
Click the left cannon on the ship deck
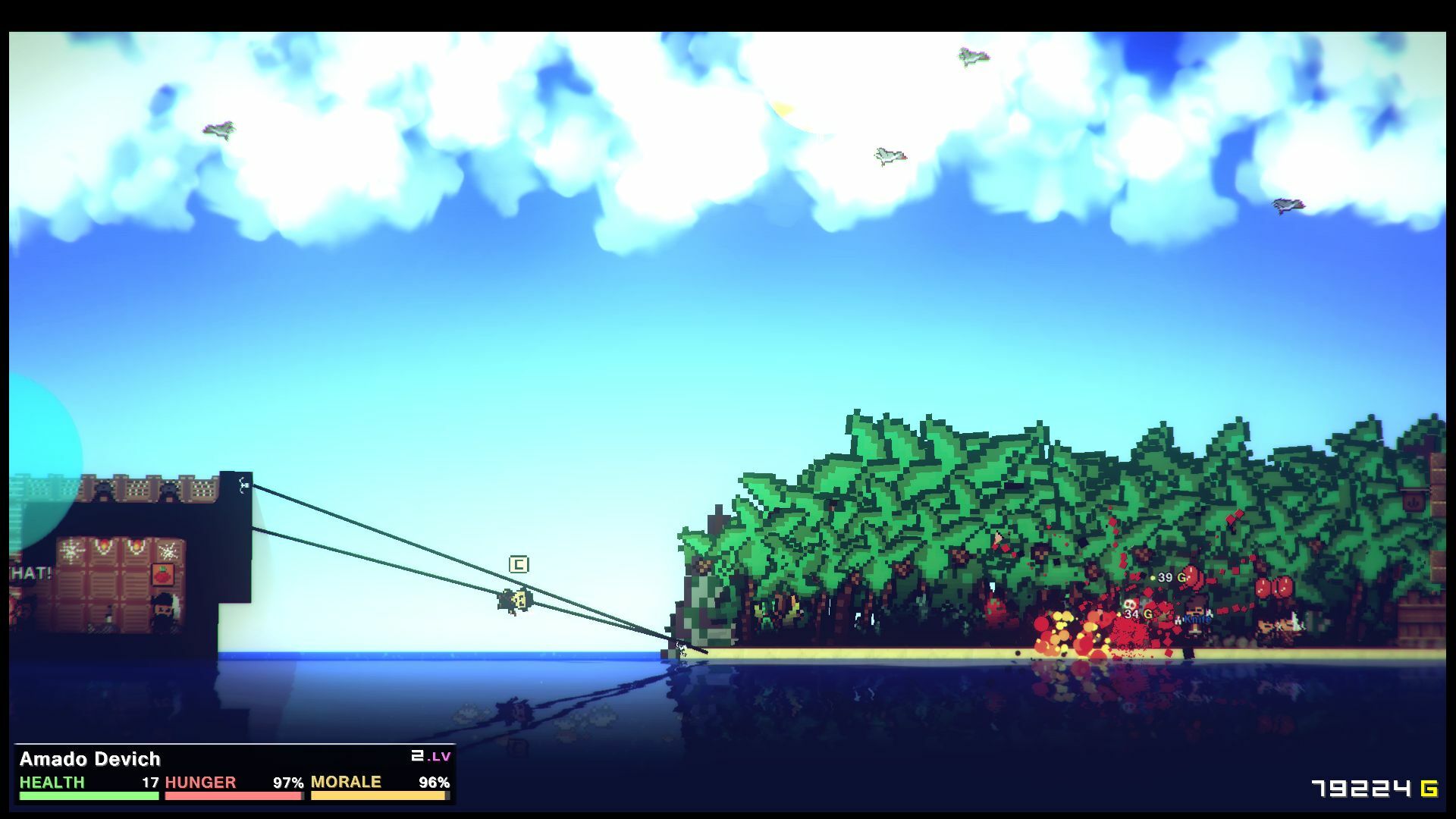click(103, 488)
